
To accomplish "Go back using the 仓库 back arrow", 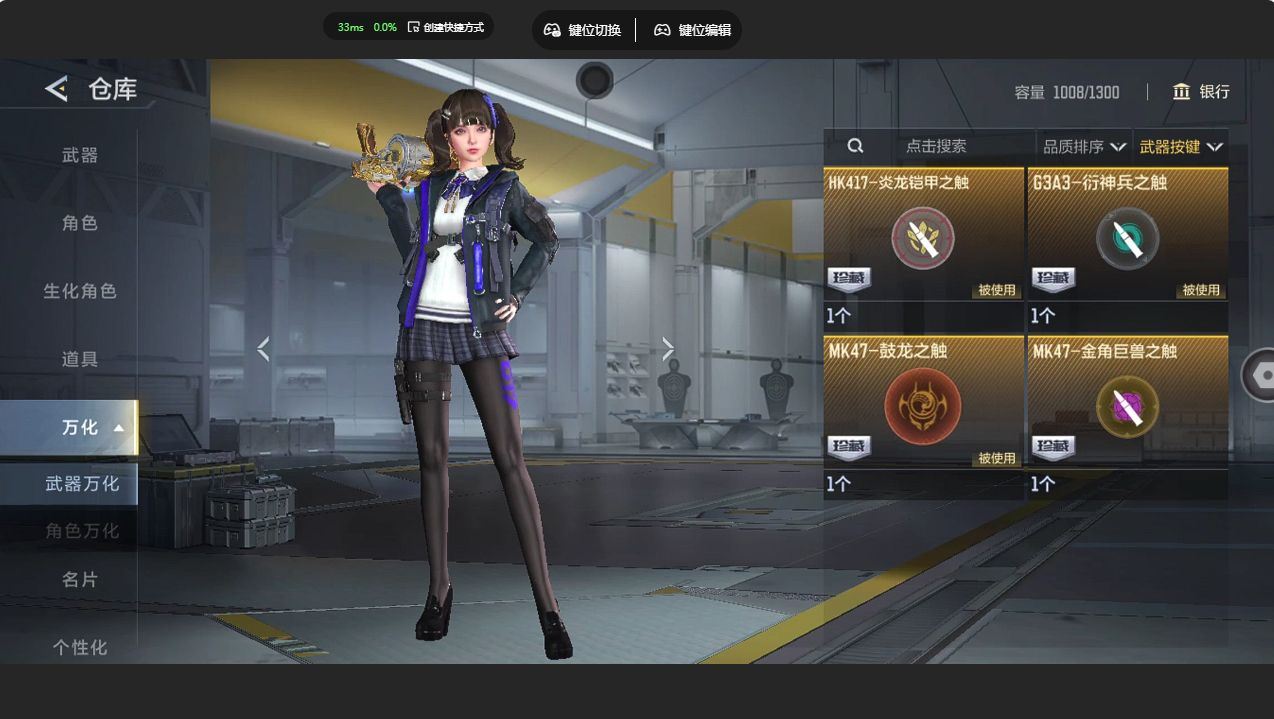I will [57, 89].
